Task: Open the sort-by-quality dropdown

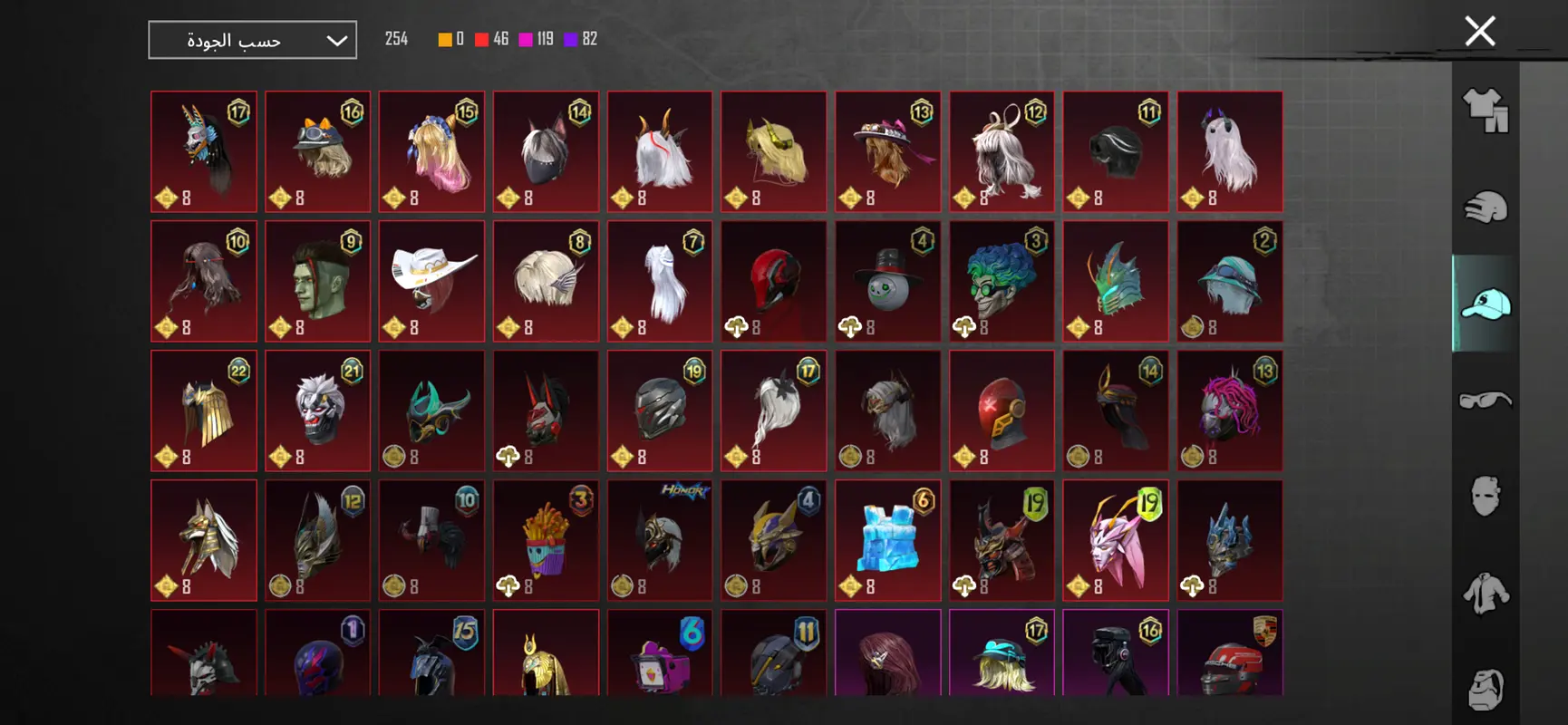Action: coord(252,40)
